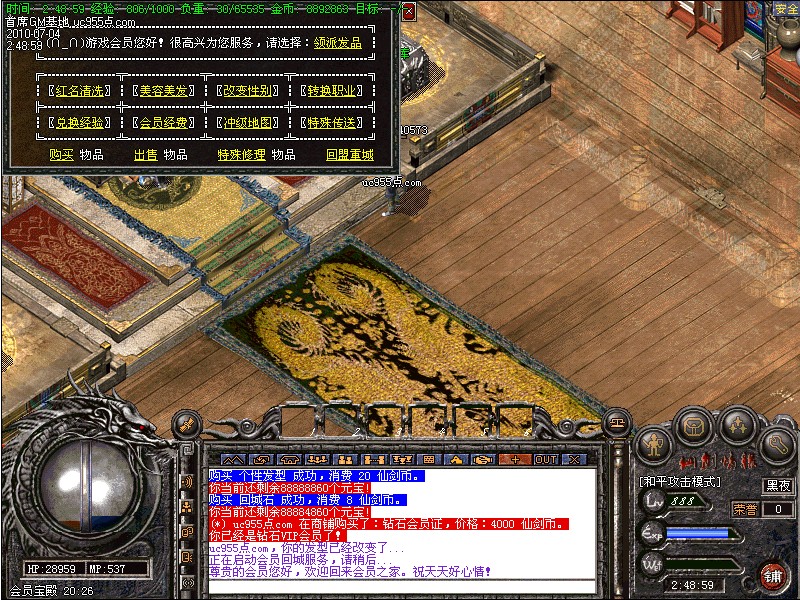Choose the 冲级地图 leveling map option
The width and height of the screenshot is (800, 600).
coord(247,123)
